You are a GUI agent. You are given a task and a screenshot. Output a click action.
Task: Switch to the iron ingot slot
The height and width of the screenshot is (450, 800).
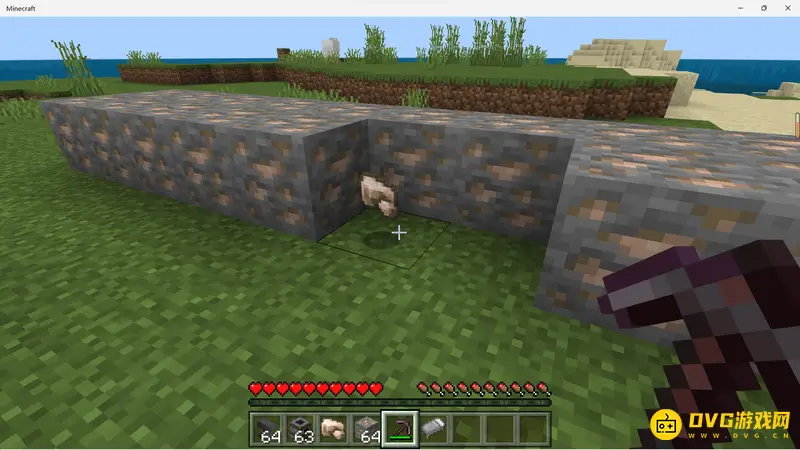(432, 429)
